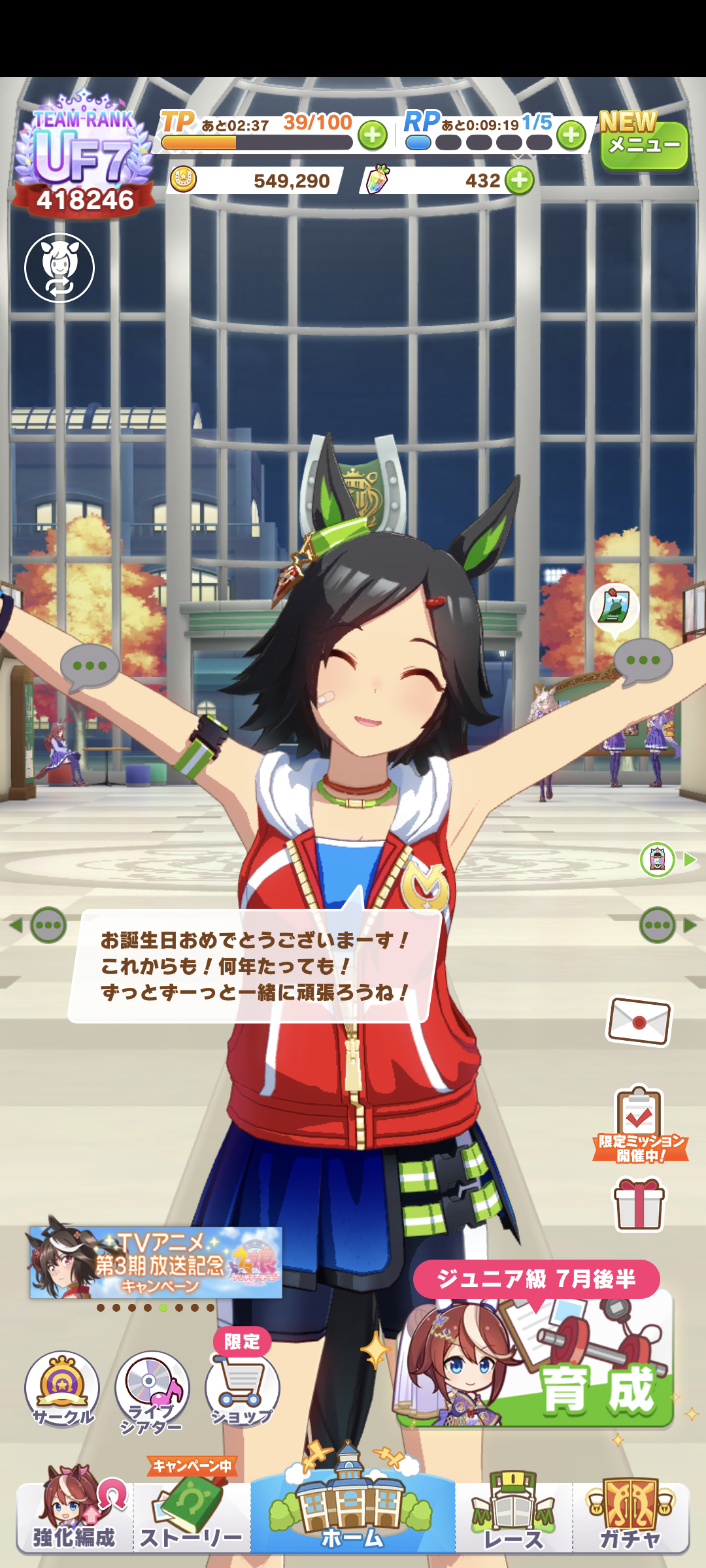Screen dimensions: 706x1568
Task: Switch home character with swap icon
Action: tap(59, 268)
